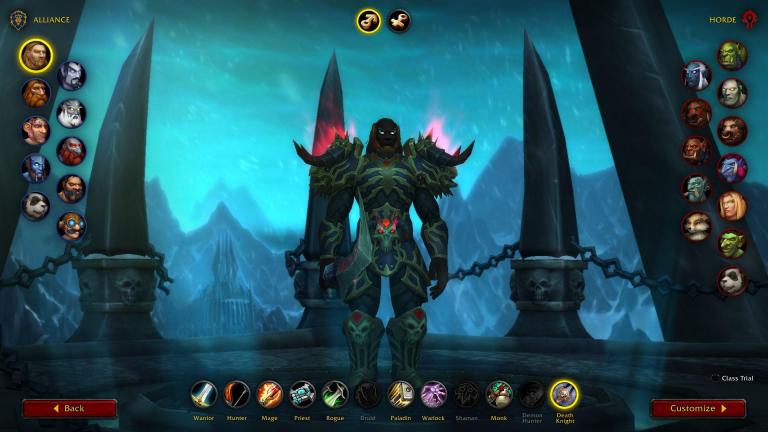768x432 pixels.
Task: Proceed to the Customize step
Action: [x=698, y=408]
